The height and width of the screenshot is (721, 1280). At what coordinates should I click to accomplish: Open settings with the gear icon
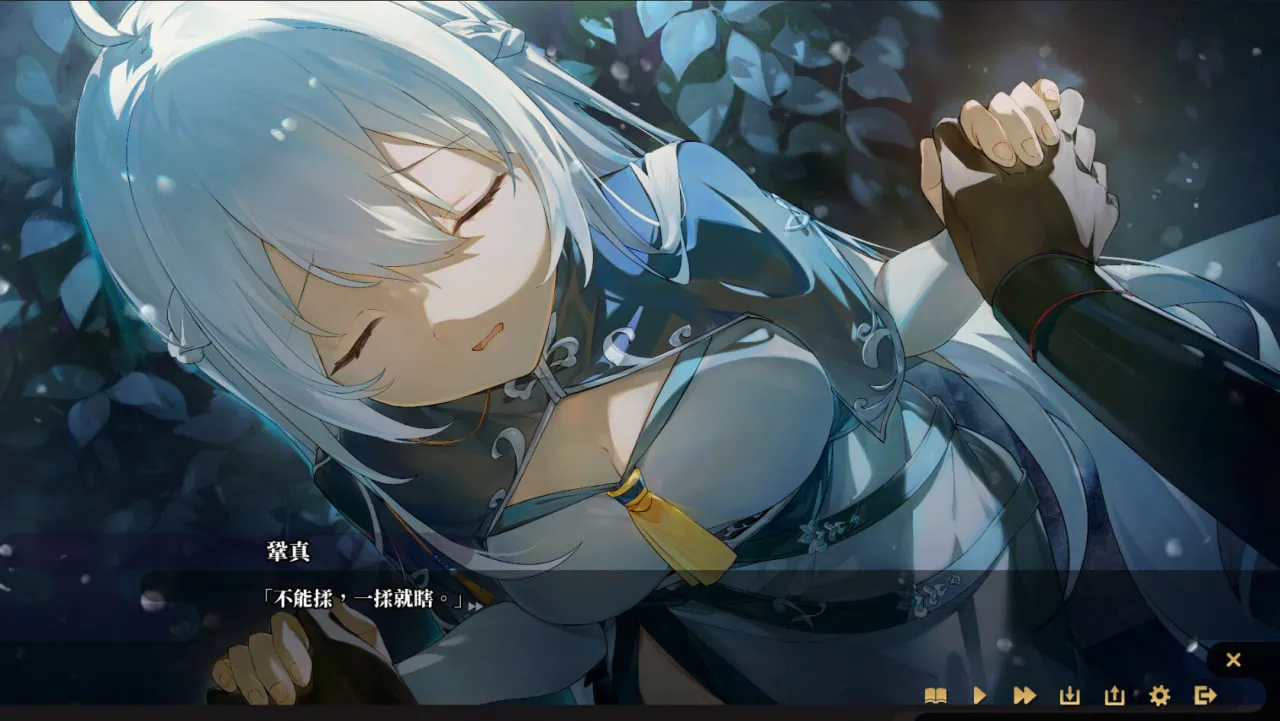[x=1159, y=695]
